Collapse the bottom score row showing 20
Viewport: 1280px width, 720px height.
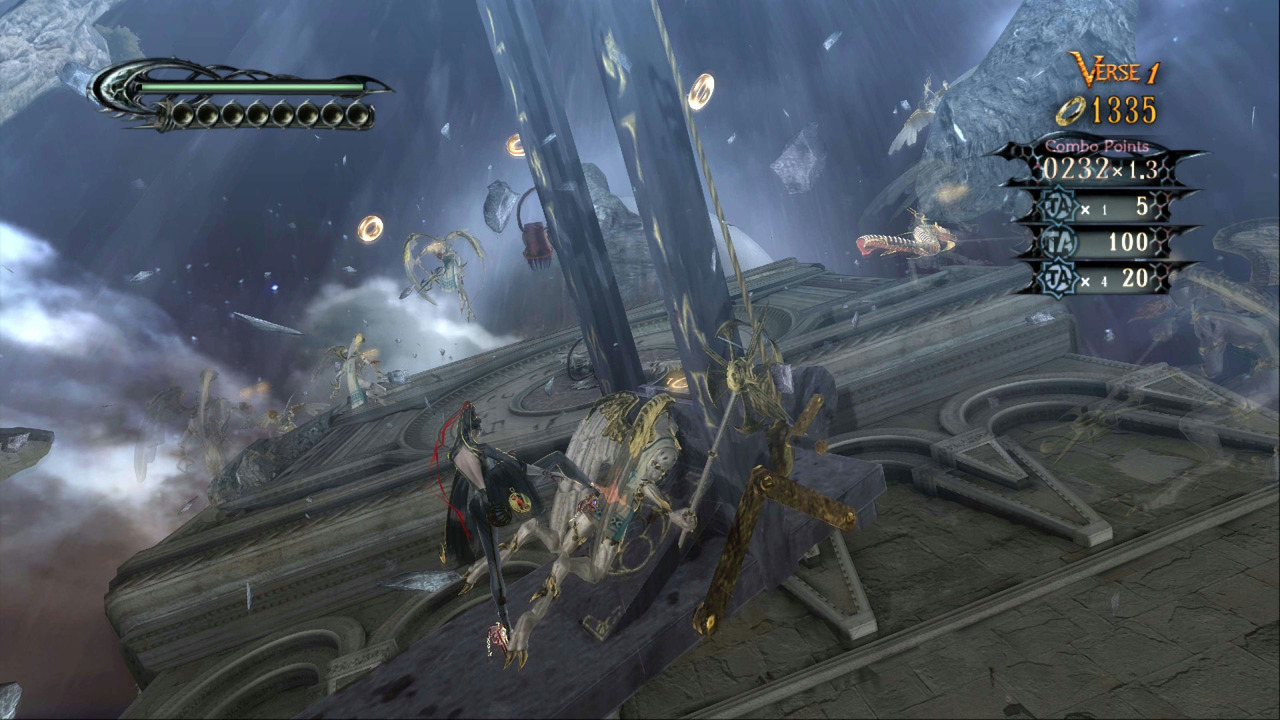coord(1100,281)
